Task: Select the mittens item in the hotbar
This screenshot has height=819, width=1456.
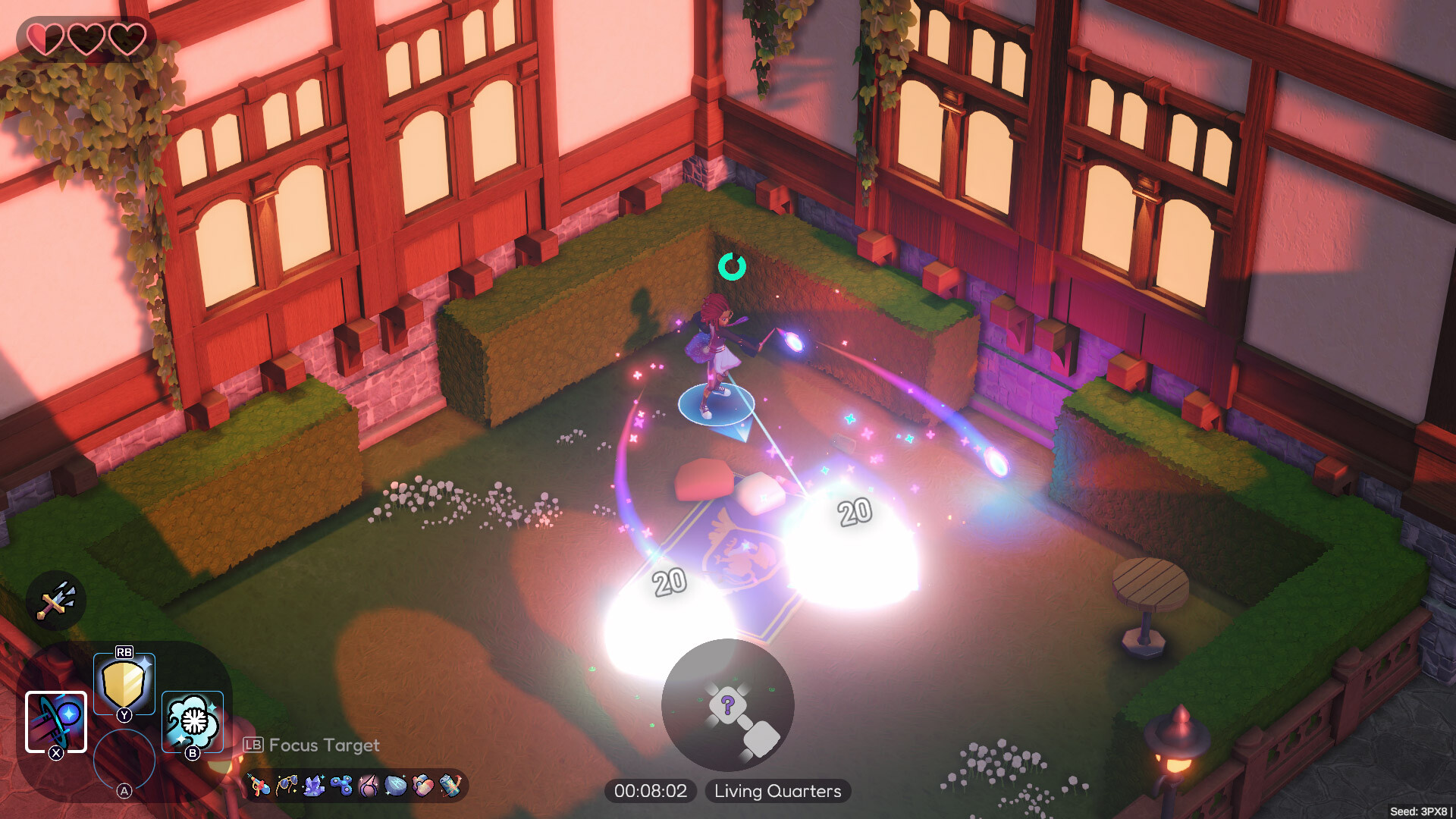Action: pos(423,785)
